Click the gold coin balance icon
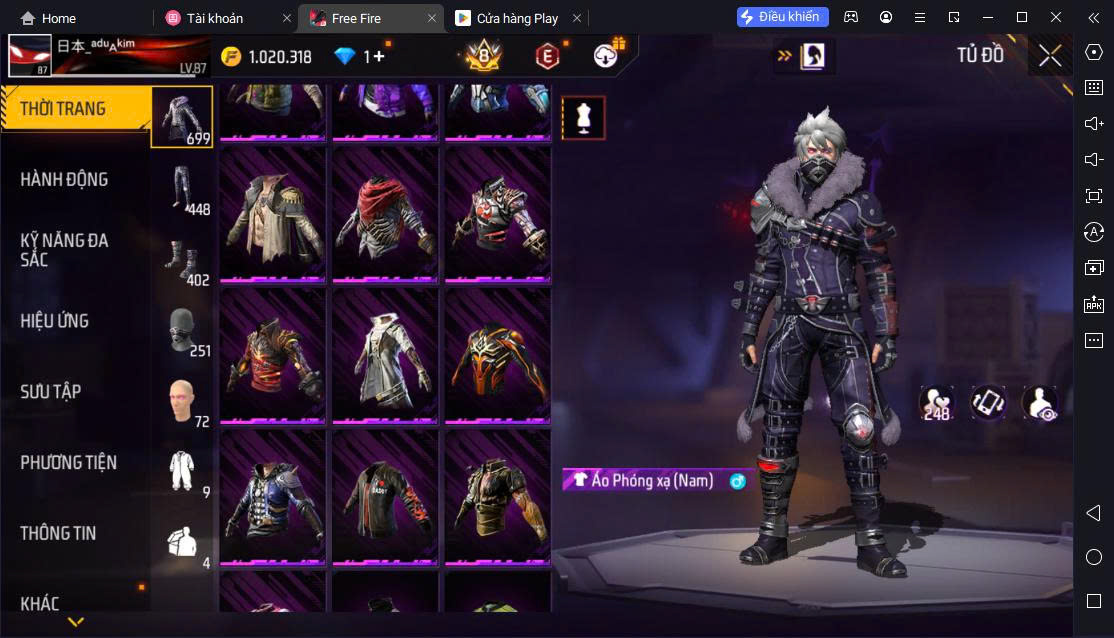The height and width of the screenshot is (638, 1114). [x=232, y=57]
